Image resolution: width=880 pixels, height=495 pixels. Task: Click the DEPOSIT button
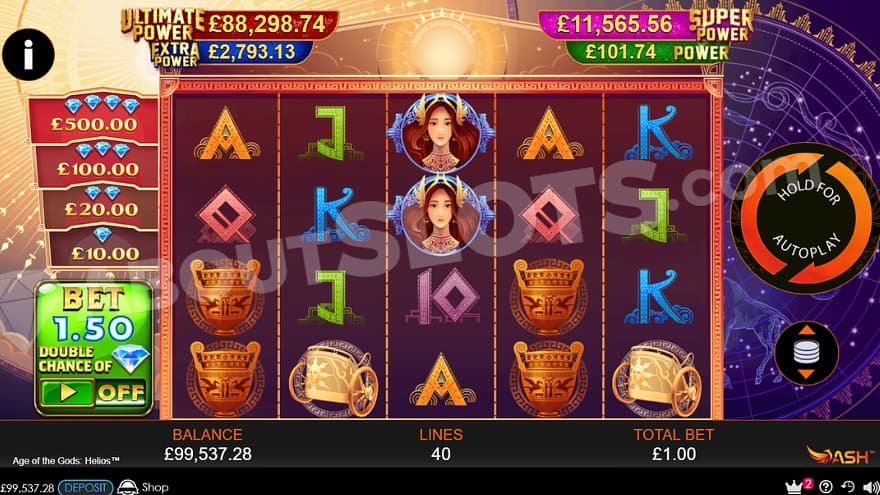click(x=85, y=487)
